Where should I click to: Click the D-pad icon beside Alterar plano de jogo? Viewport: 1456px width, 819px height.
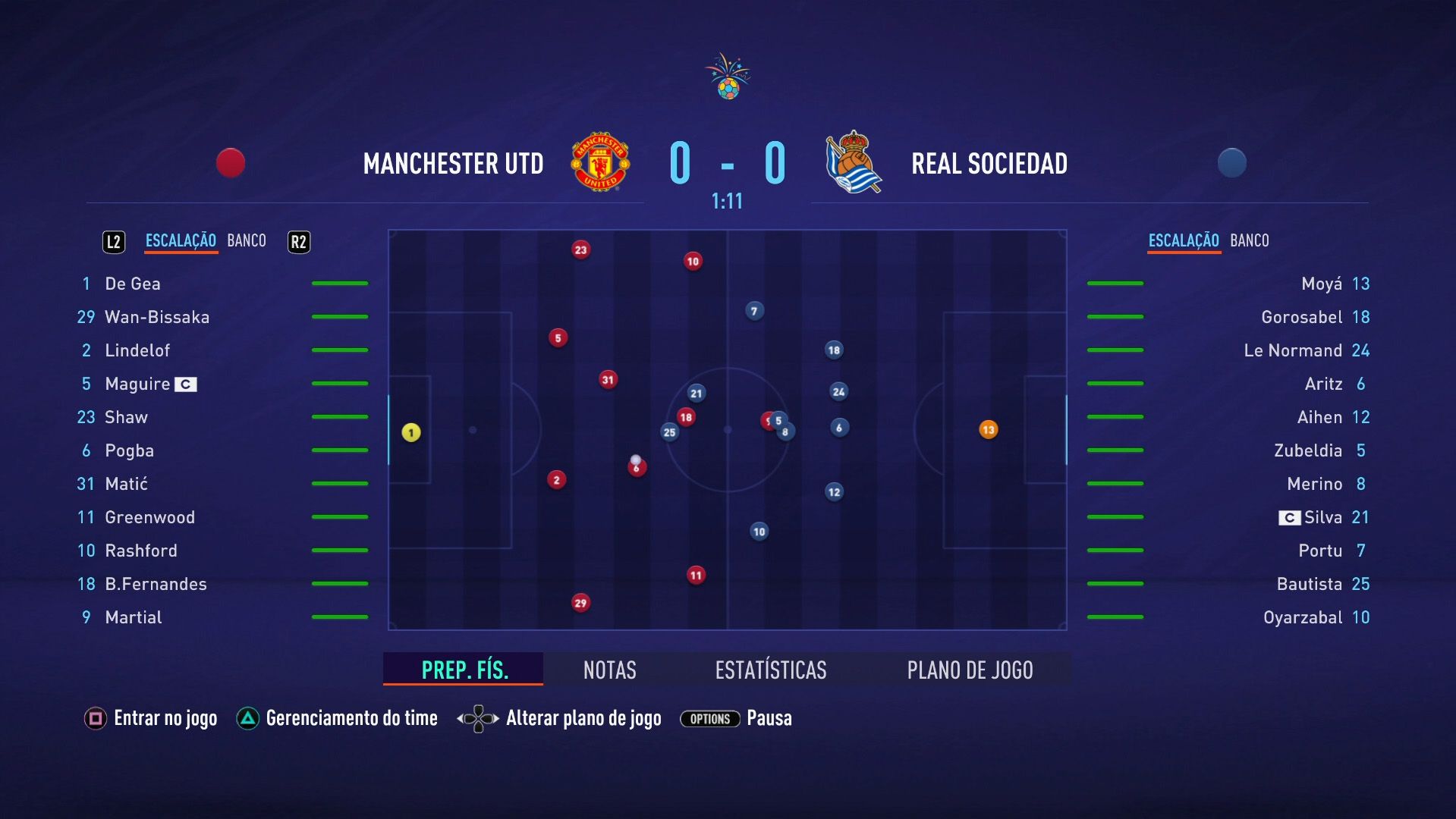[477, 717]
